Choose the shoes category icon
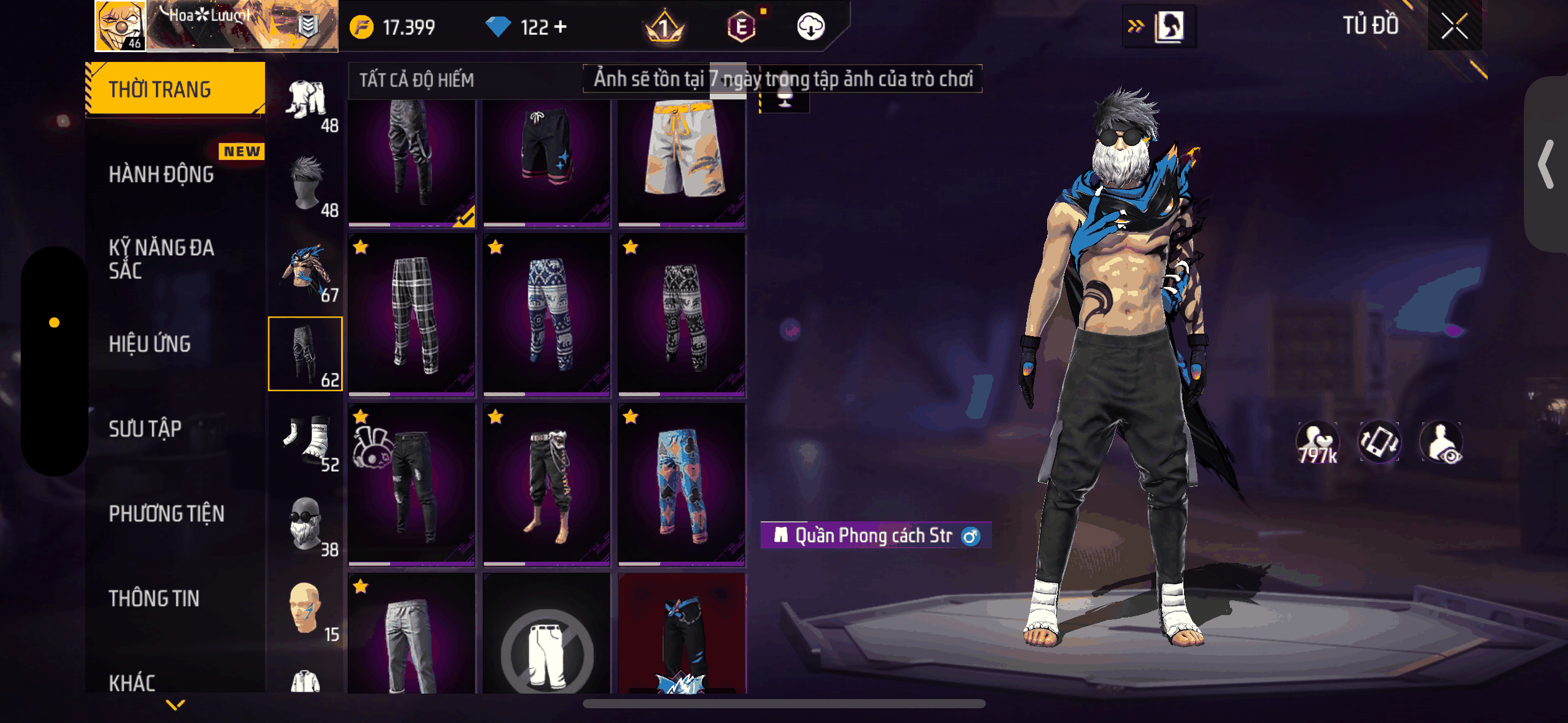Screen dimensions: 1568x723 tap(306, 439)
